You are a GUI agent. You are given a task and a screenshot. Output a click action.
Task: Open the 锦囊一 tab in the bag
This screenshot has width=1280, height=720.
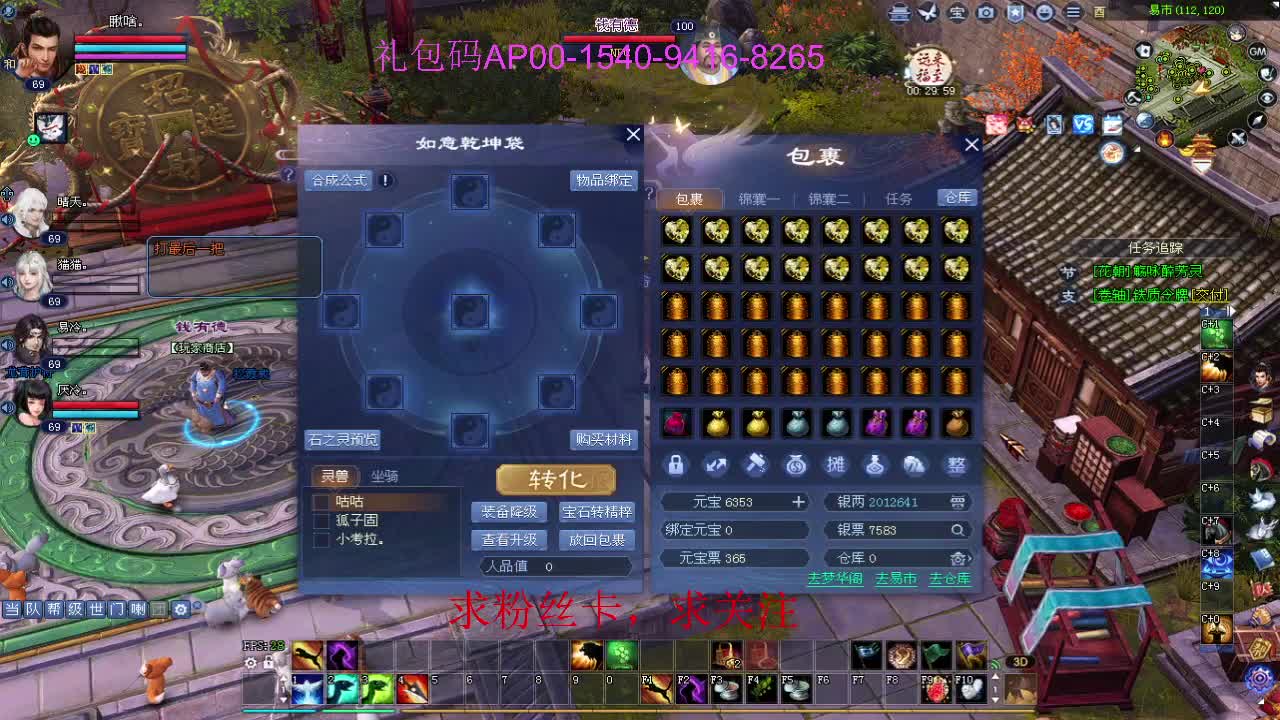pos(757,198)
